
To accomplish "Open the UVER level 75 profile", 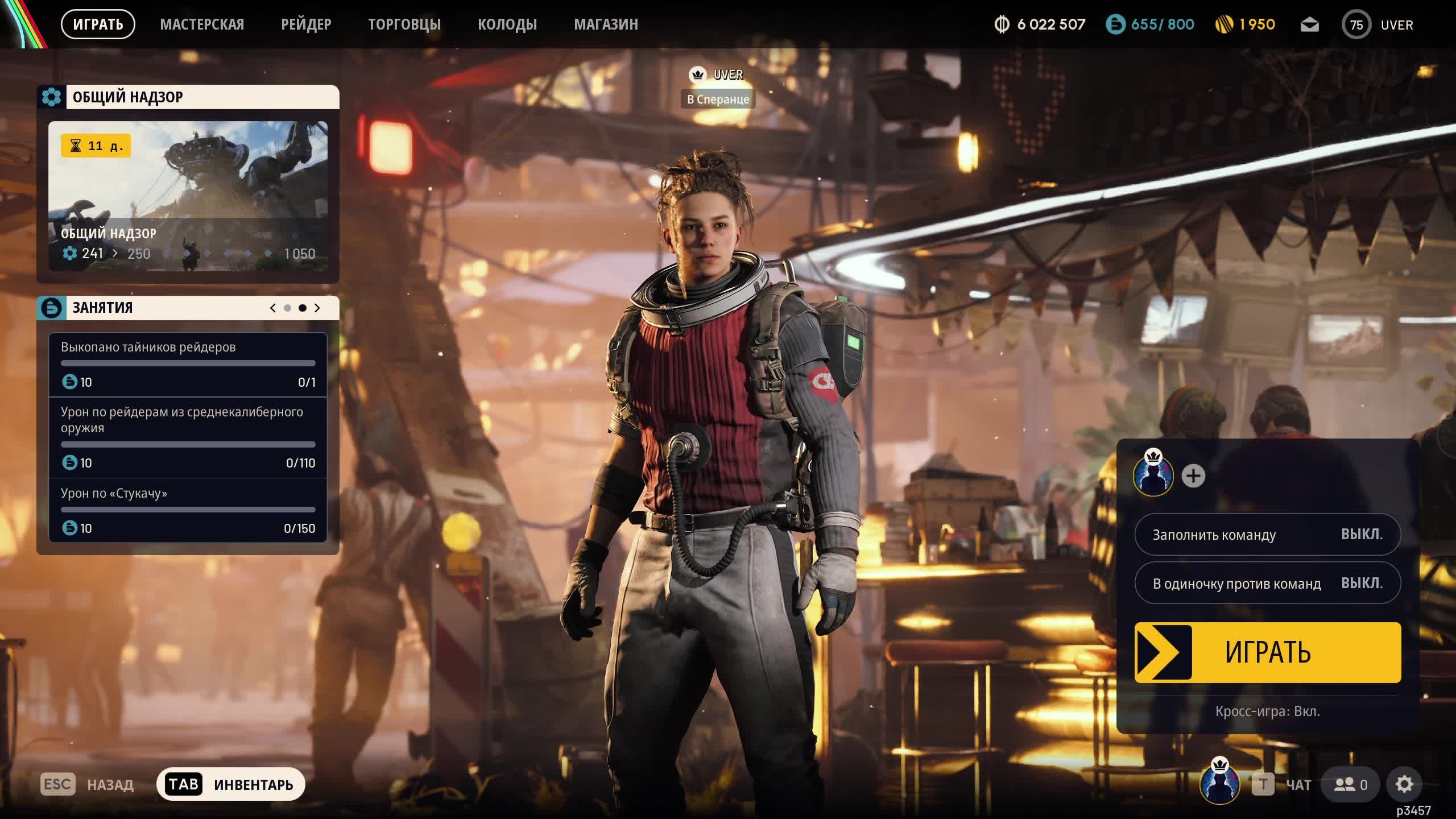I will (x=1378, y=25).
